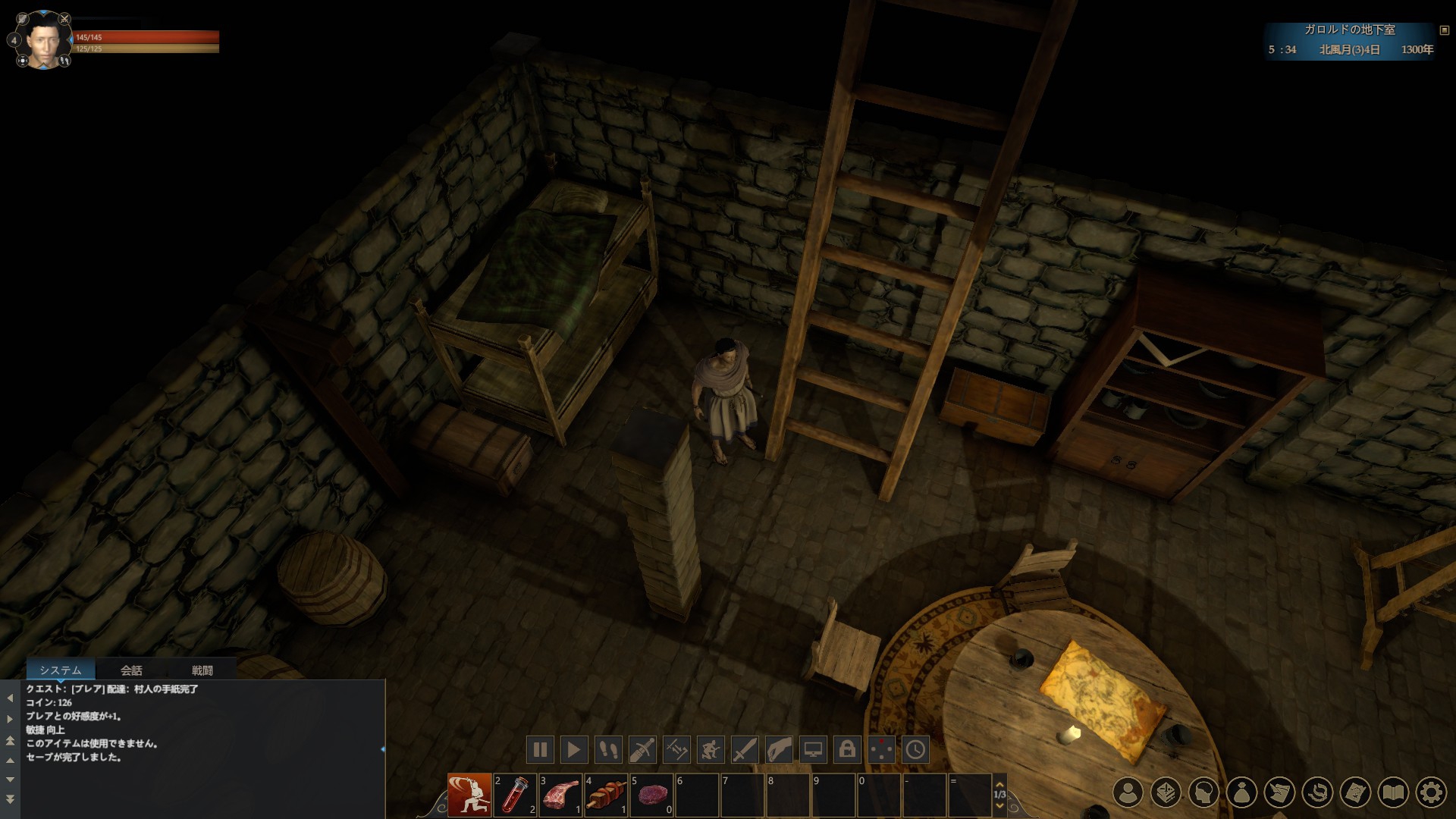The image size is (1456, 819).
Task: Choose the meat skewer in slot 4
Action: [606, 795]
